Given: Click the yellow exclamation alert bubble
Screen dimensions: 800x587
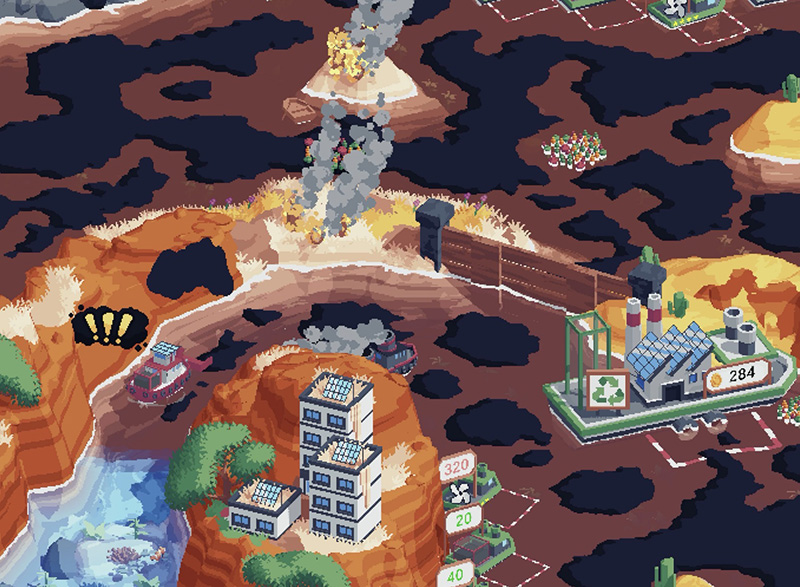Looking at the screenshot, I should [x=110, y=326].
